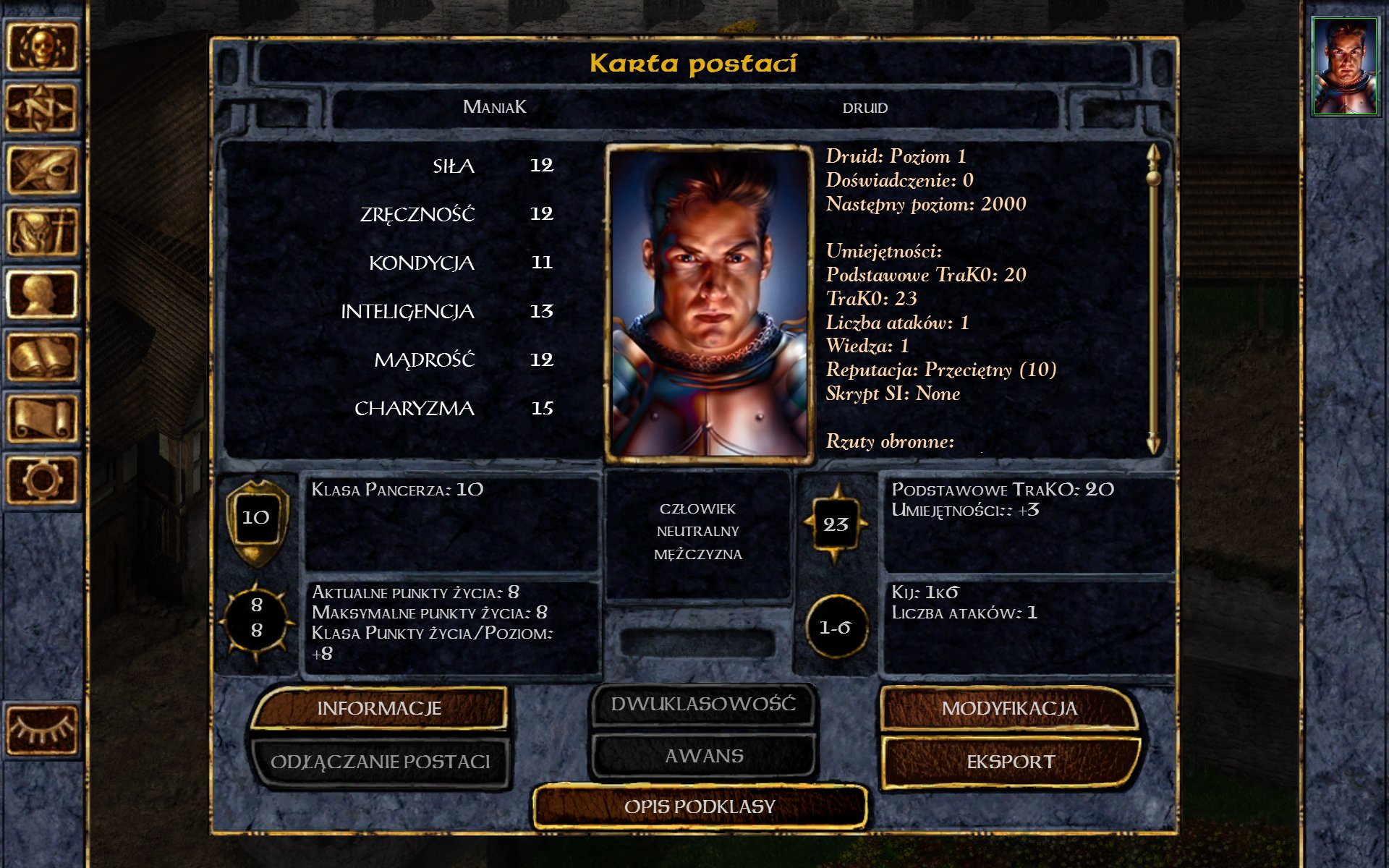This screenshot has width=1389, height=868.
Task: Open the inventory figure icon
Action: [x=42, y=232]
